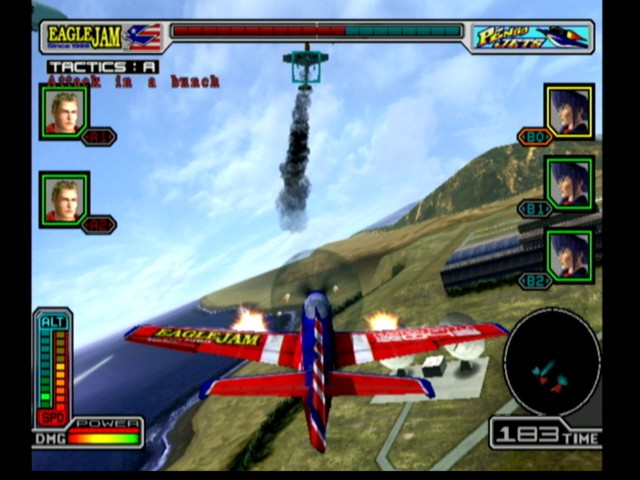Target enemy pilot B0's portrait

click(569, 110)
